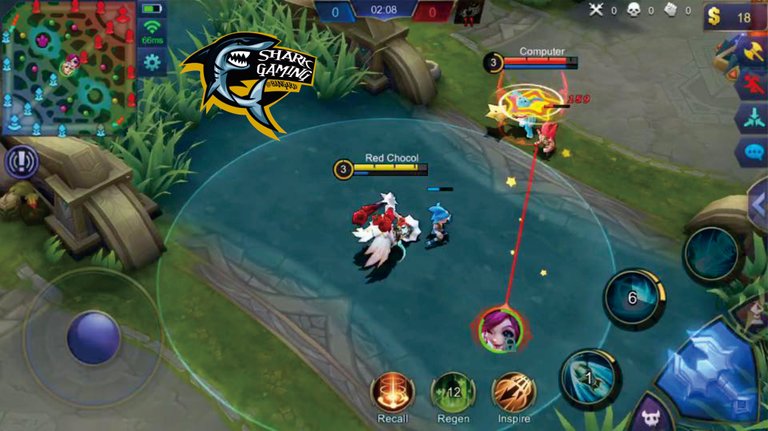Tap the virtual joystick ball
768x431 pixels.
[94, 337]
